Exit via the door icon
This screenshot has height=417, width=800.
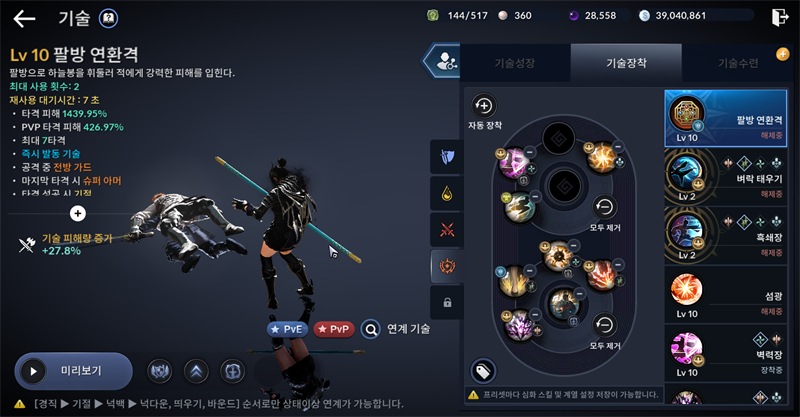[x=781, y=16]
